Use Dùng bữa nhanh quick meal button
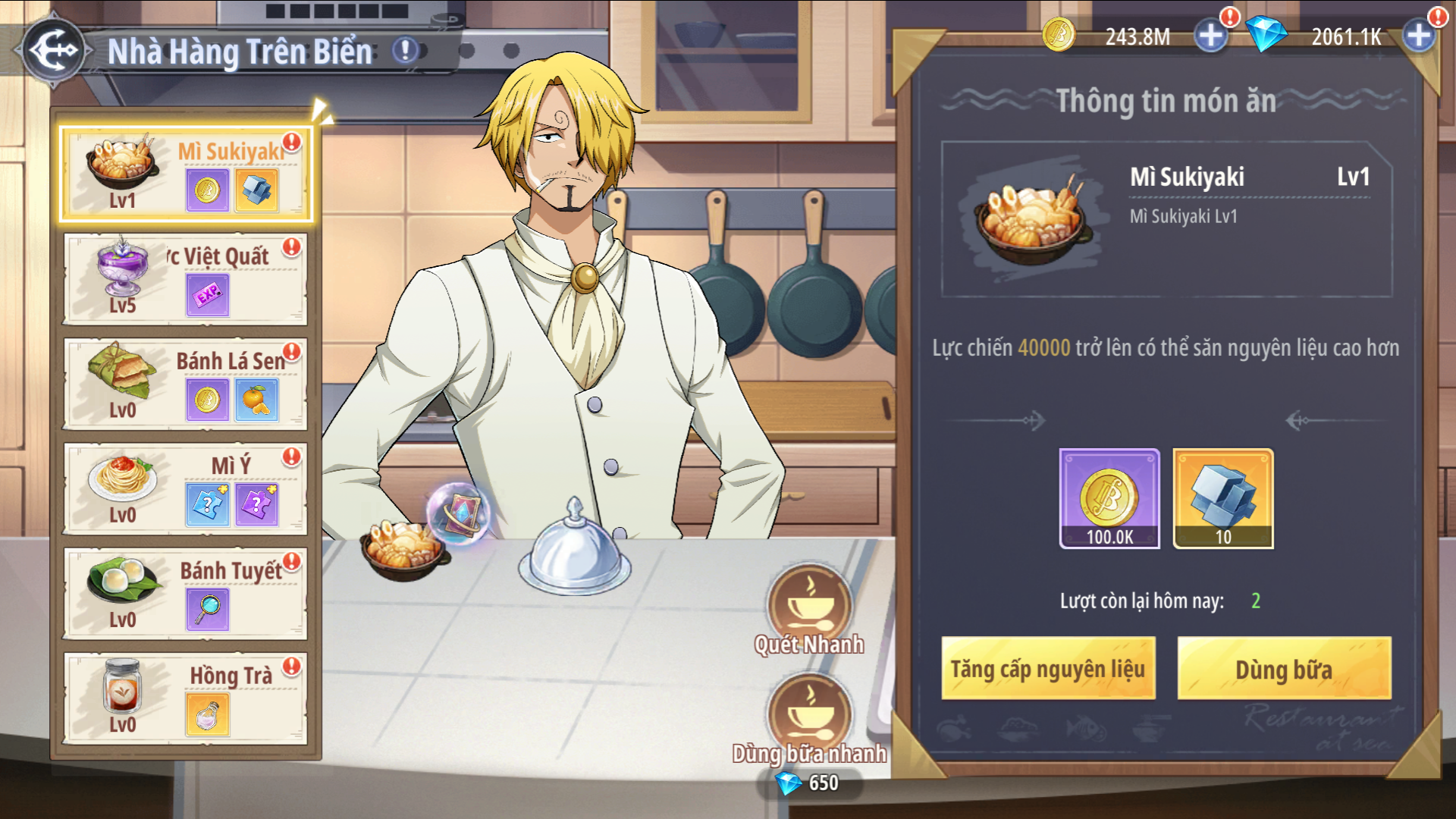The image size is (1456, 819). pyautogui.click(x=809, y=717)
